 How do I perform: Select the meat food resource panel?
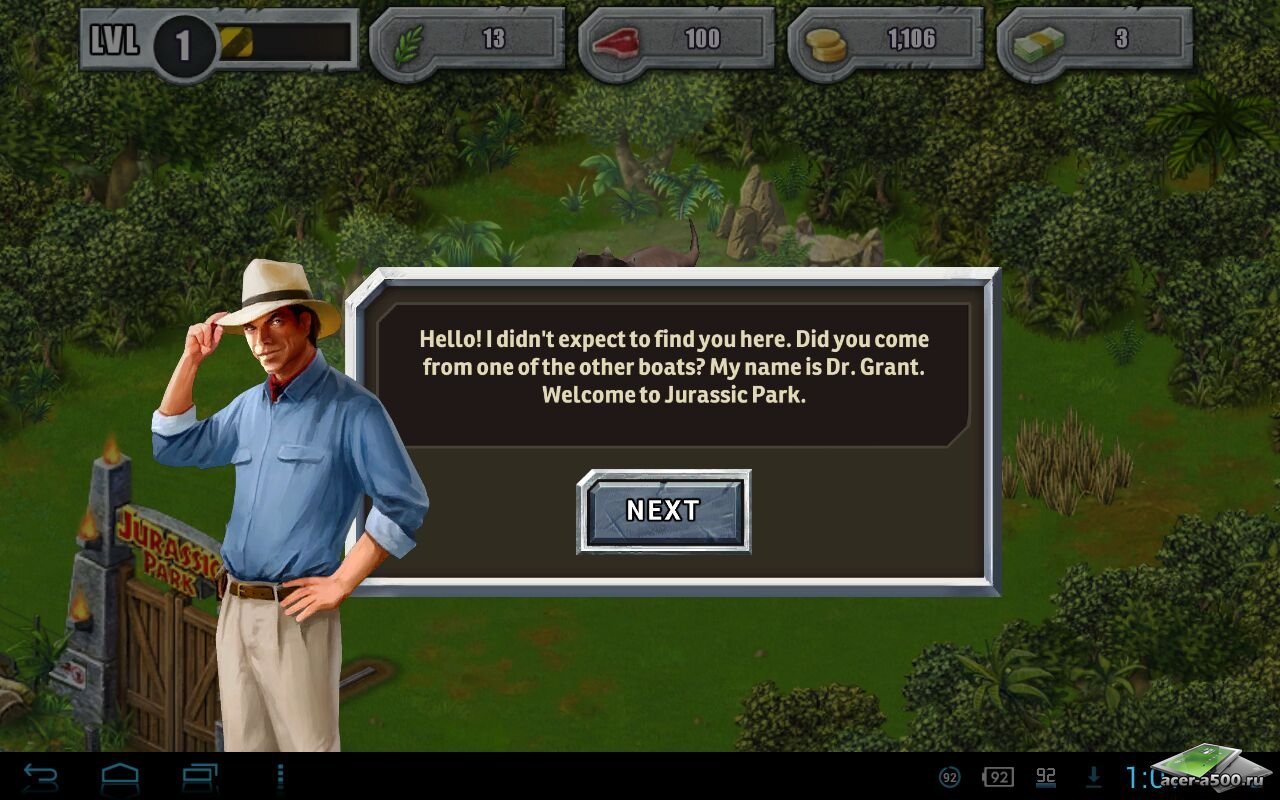coord(676,41)
